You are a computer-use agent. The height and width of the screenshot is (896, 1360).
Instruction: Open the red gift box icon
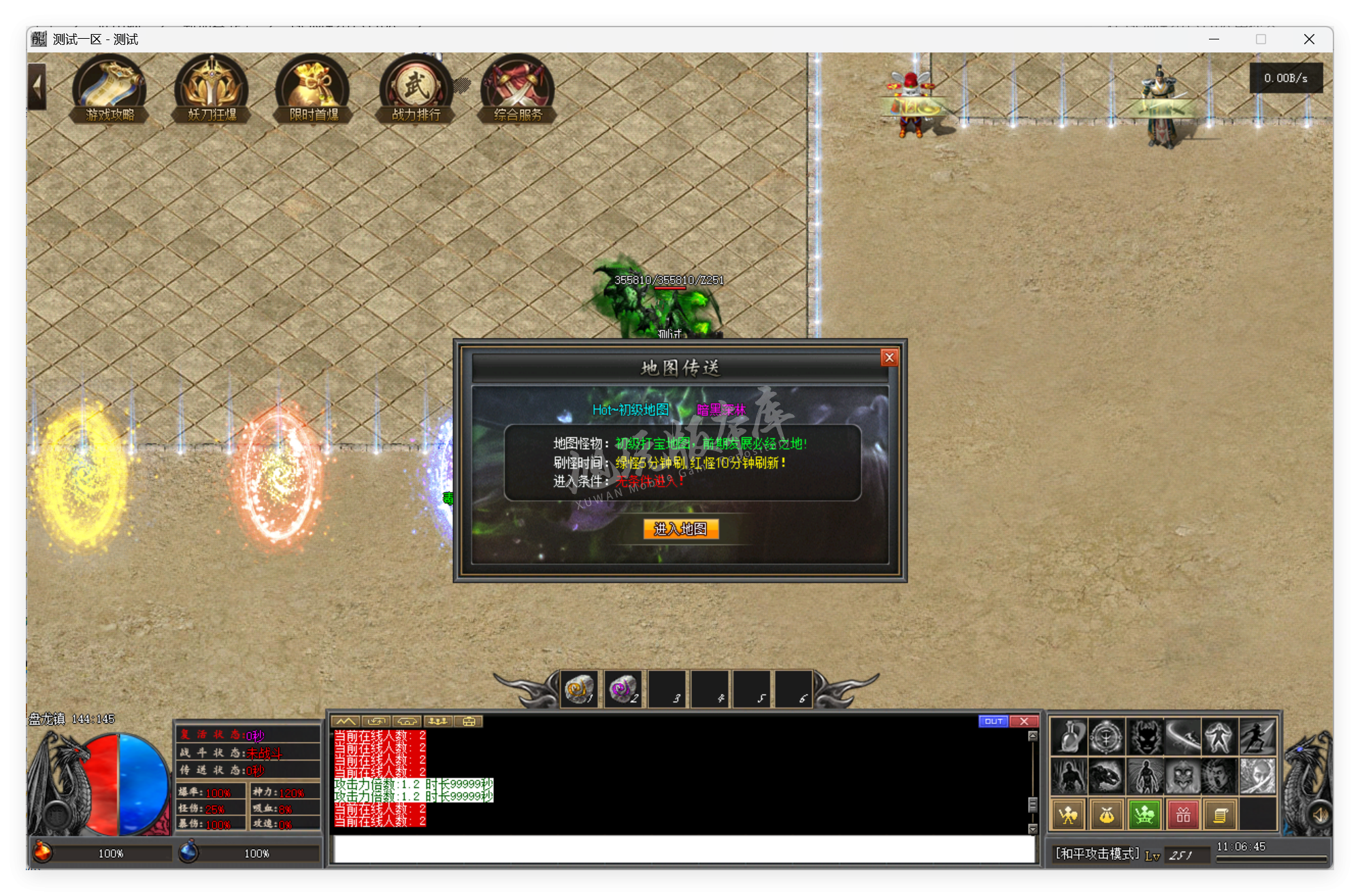(x=1183, y=814)
